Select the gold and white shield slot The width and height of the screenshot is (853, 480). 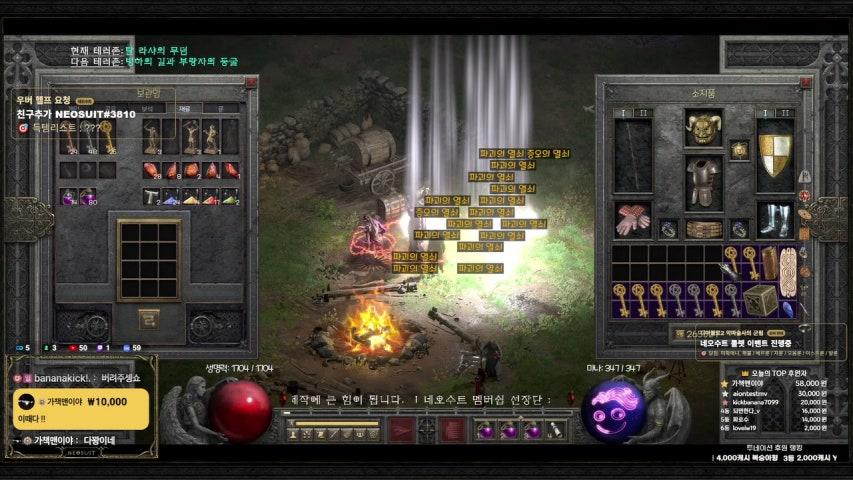pyautogui.click(x=774, y=156)
